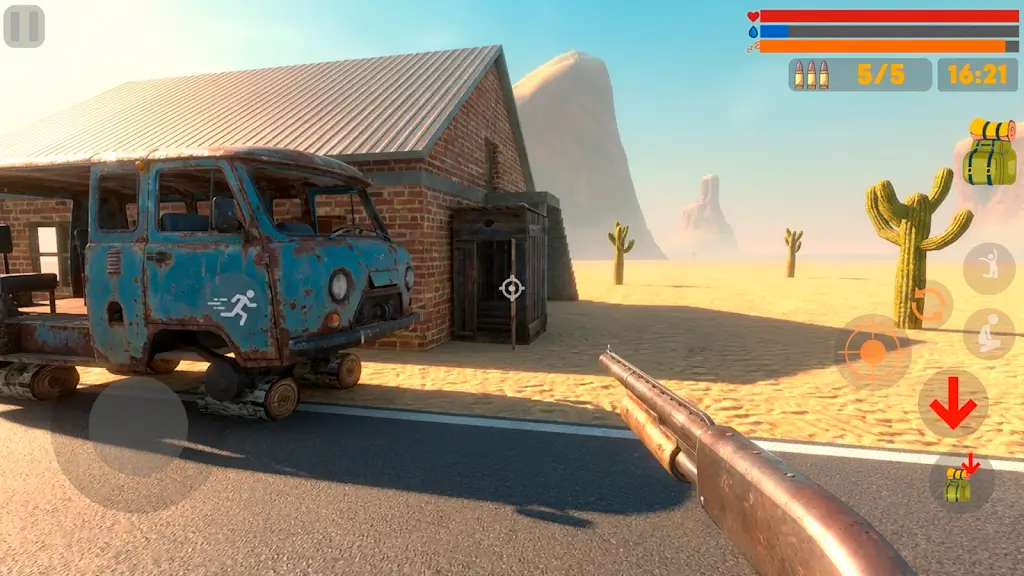This screenshot has height=576, width=1024.
Task: Tap the jump button
Action: tap(988, 267)
